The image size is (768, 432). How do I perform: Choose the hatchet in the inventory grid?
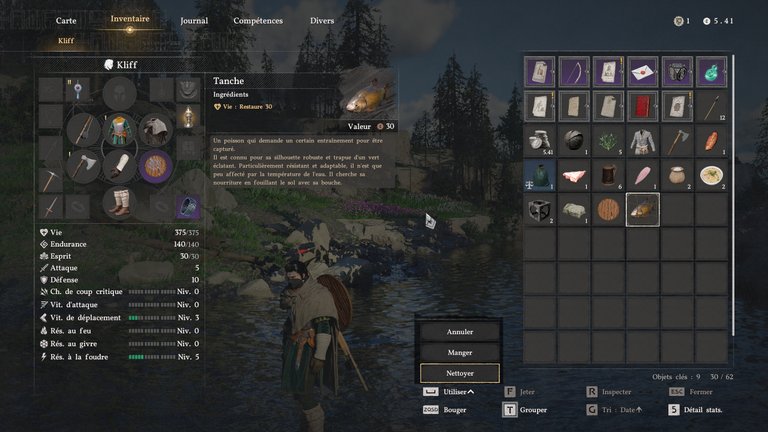[x=676, y=141]
